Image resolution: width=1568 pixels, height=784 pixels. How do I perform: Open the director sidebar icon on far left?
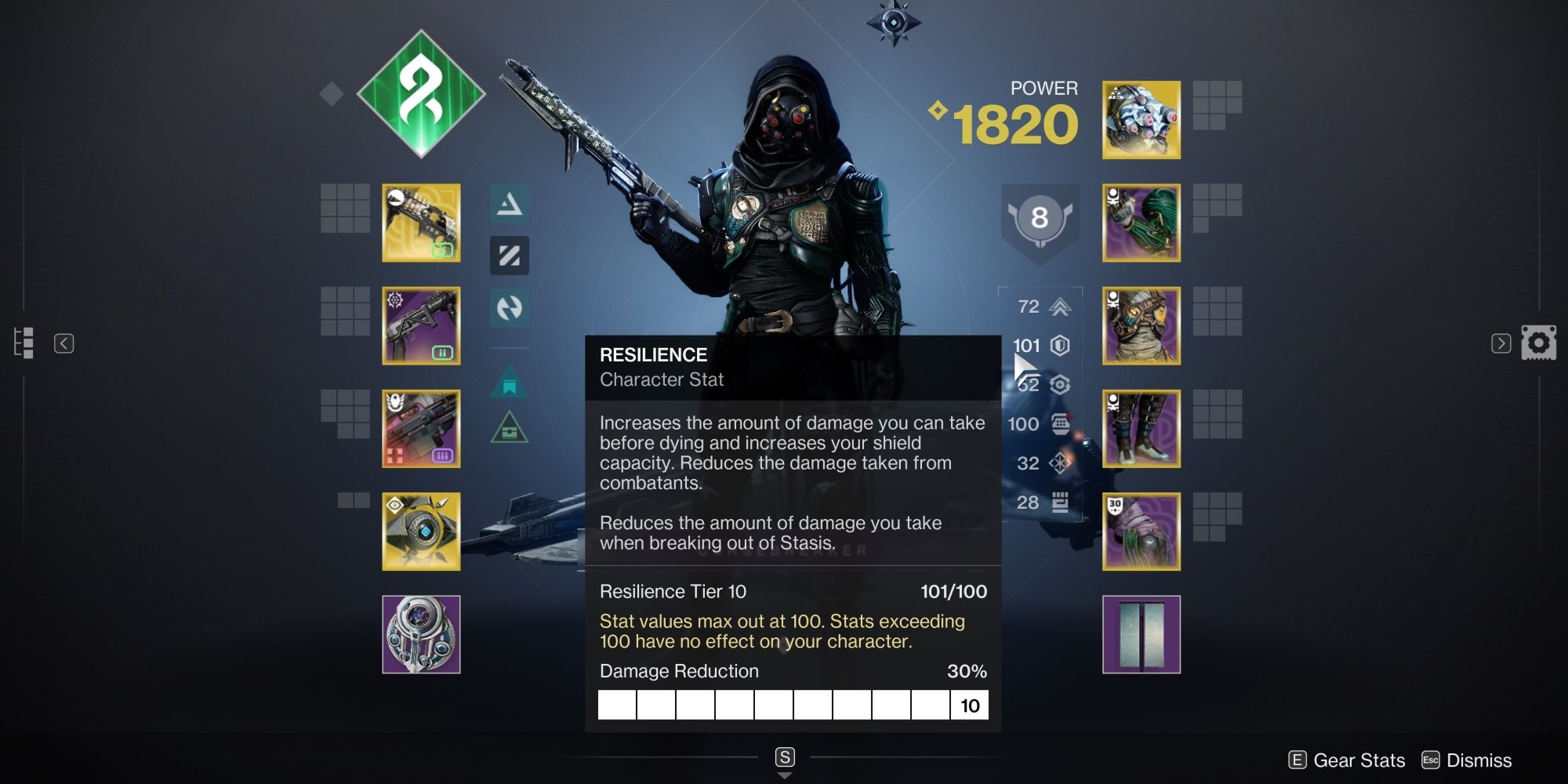24,343
